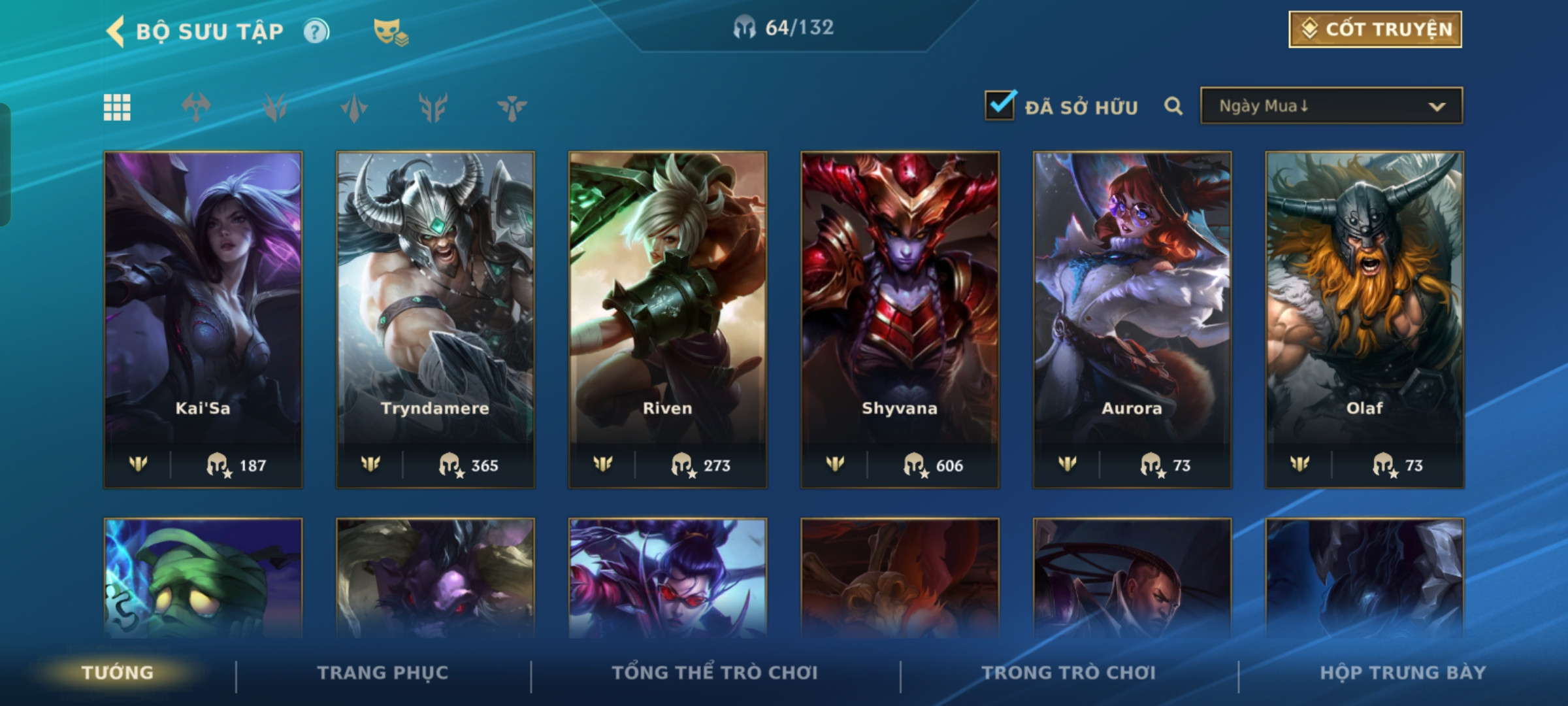Select the all-champions grid filter
The height and width of the screenshot is (706, 1568).
point(117,107)
